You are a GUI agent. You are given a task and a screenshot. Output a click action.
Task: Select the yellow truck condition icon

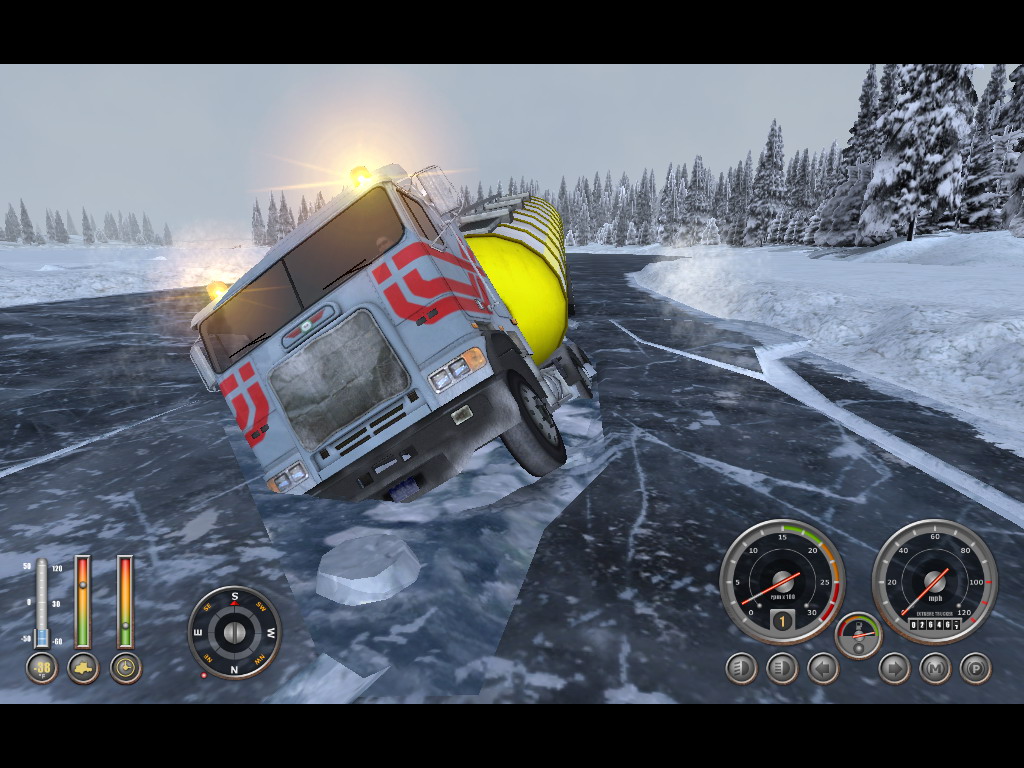click(x=83, y=668)
